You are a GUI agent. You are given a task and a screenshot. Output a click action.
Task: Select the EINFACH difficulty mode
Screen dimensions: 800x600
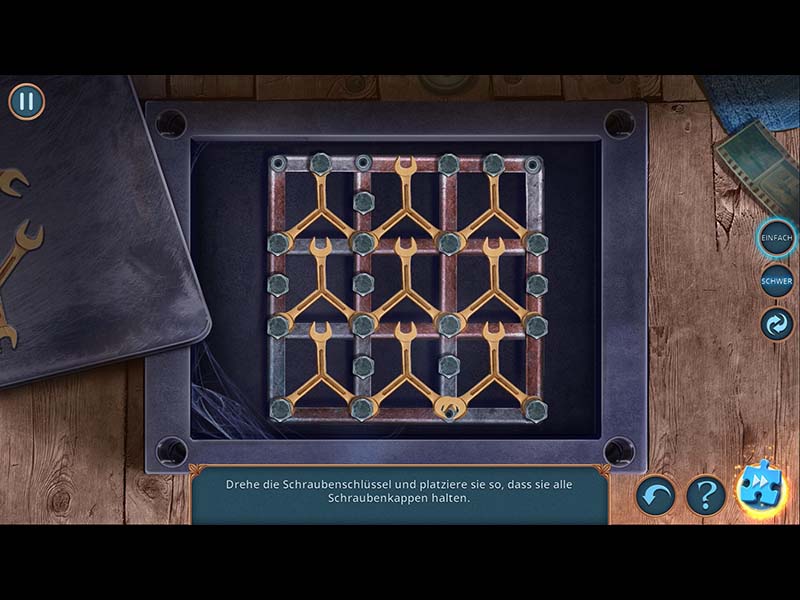[776, 237]
